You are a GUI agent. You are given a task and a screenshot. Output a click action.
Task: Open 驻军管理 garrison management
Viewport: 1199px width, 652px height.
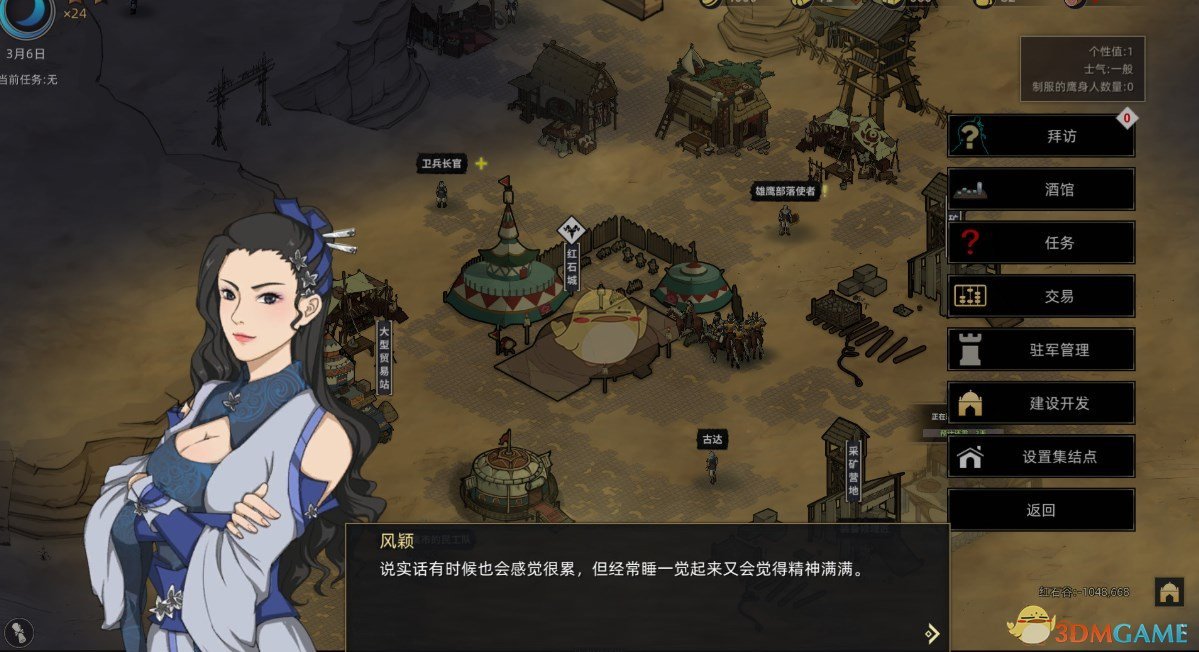point(1040,350)
